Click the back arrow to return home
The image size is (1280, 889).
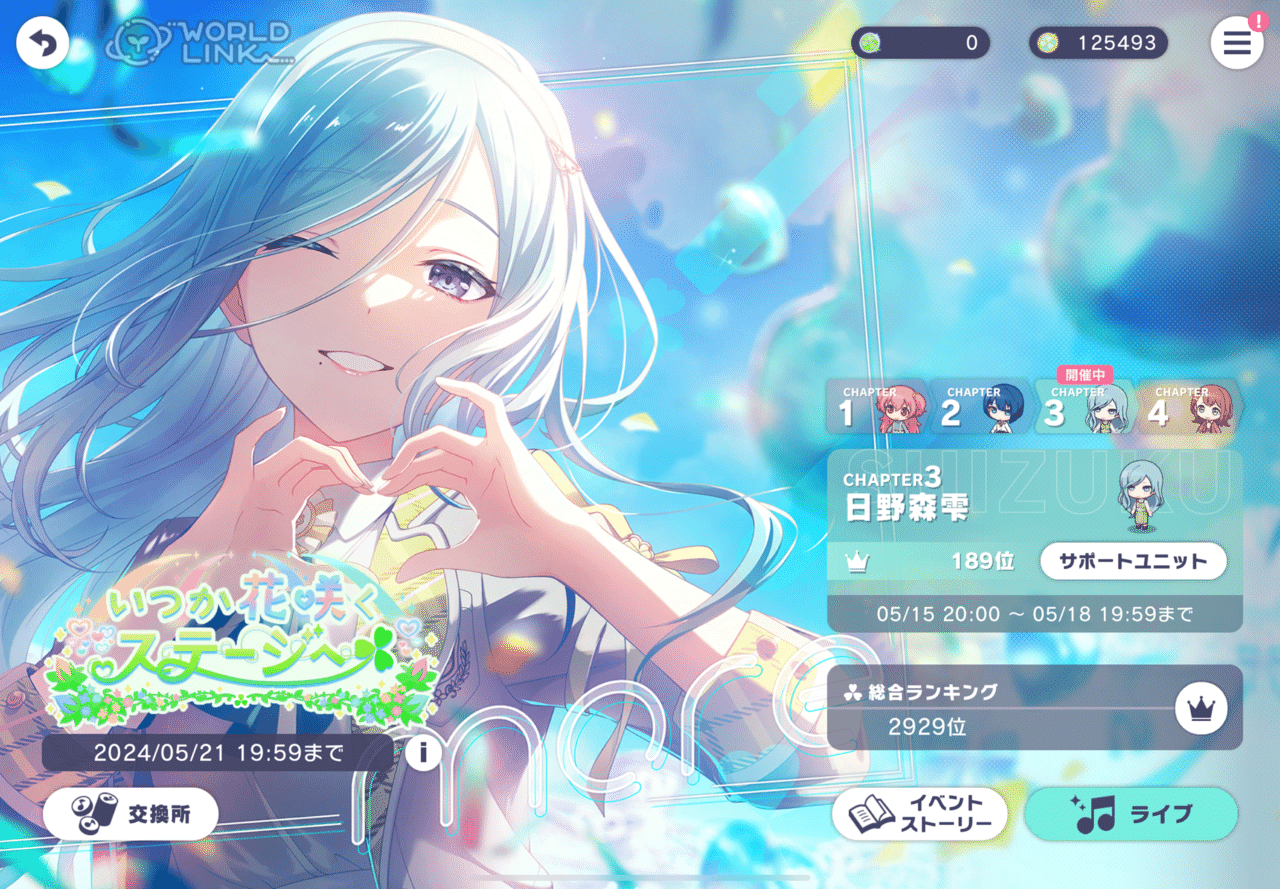click(x=42, y=43)
